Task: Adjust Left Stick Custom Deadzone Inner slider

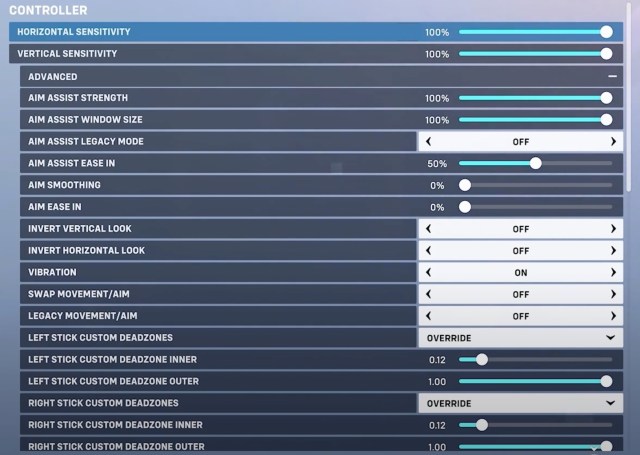Action: [x=481, y=359]
